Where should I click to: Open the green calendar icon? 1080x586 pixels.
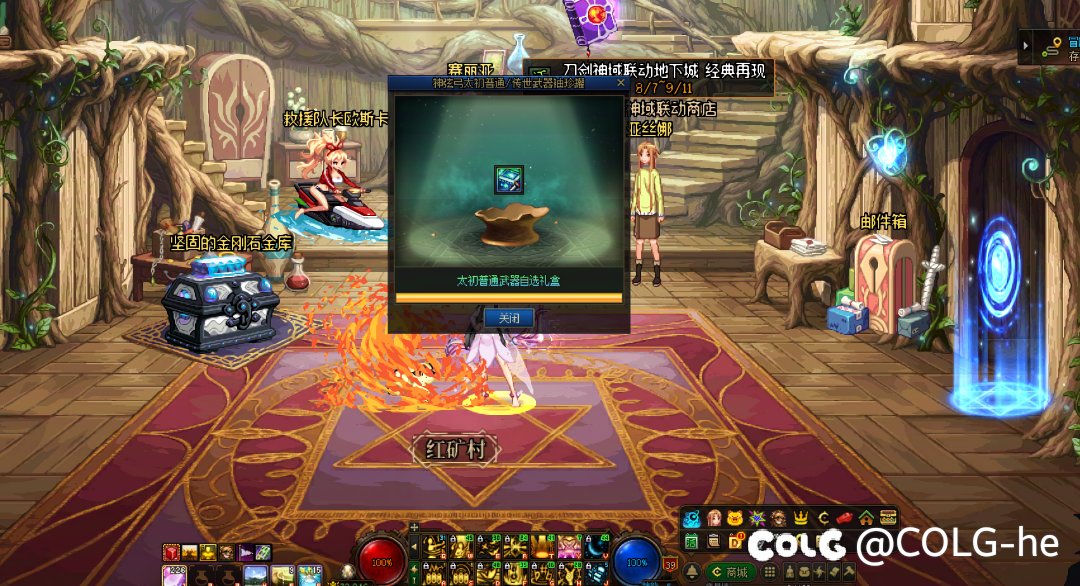(691, 541)
